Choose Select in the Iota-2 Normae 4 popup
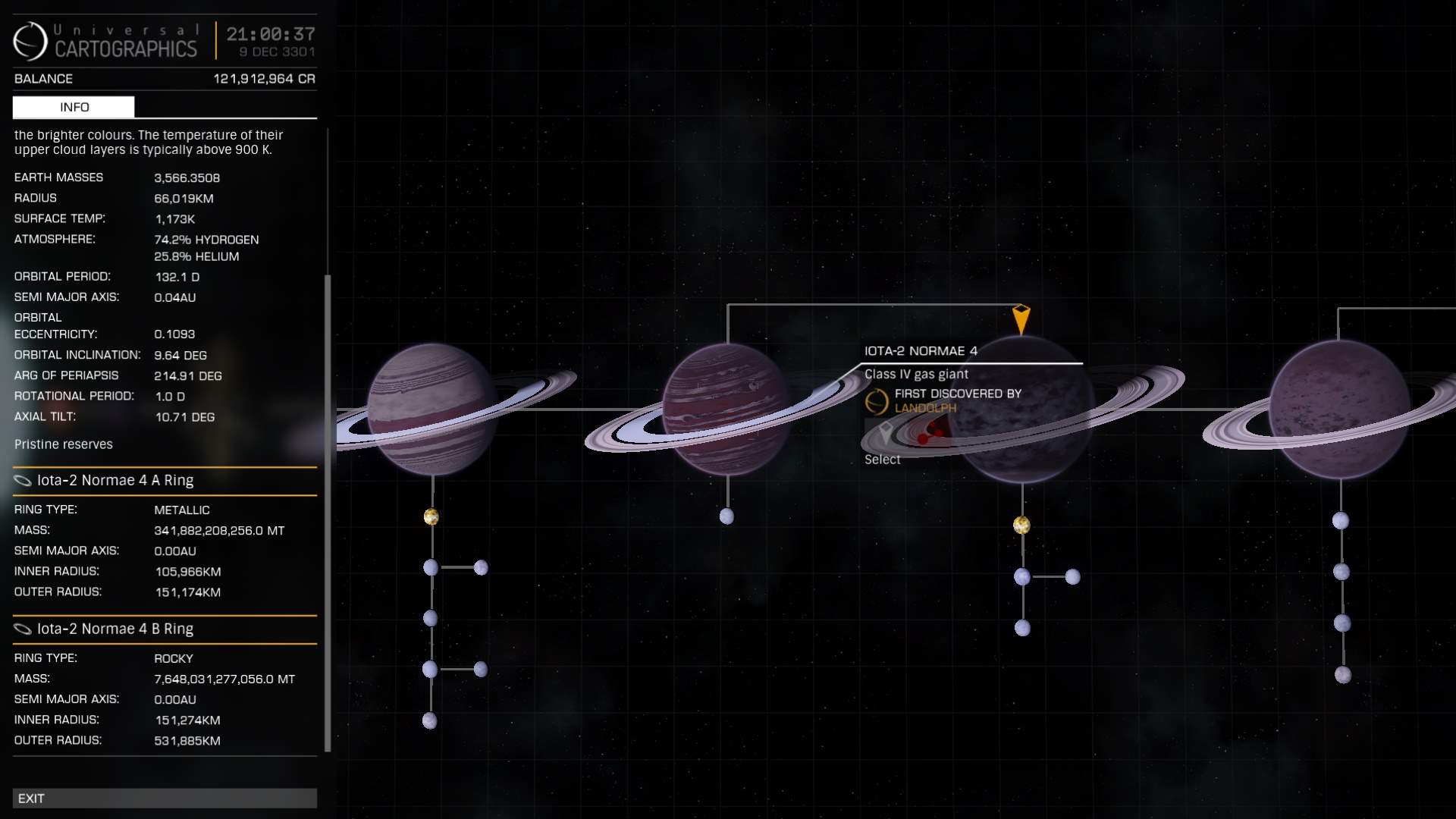1456x819 pixels. coord(882,460)
